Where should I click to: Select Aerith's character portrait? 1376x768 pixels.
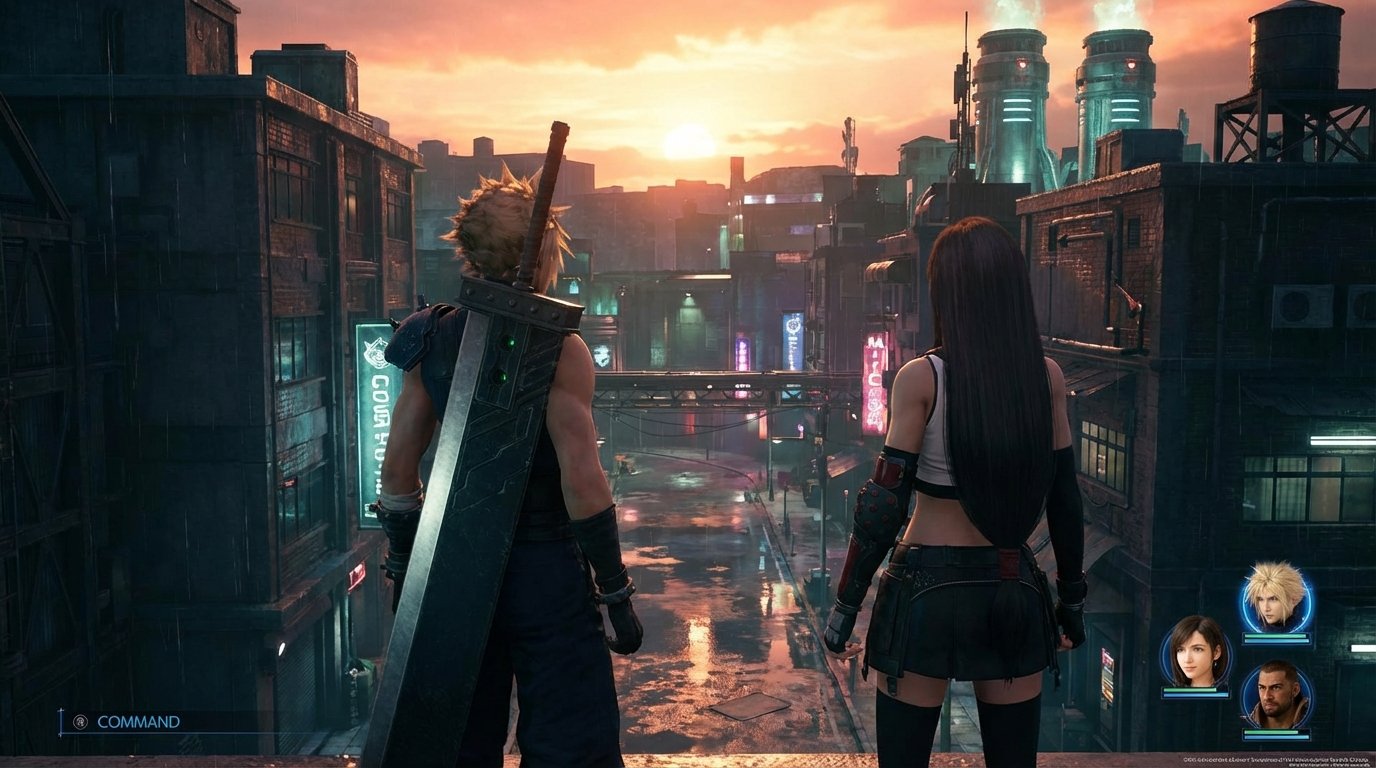(x=1194, y=652)
